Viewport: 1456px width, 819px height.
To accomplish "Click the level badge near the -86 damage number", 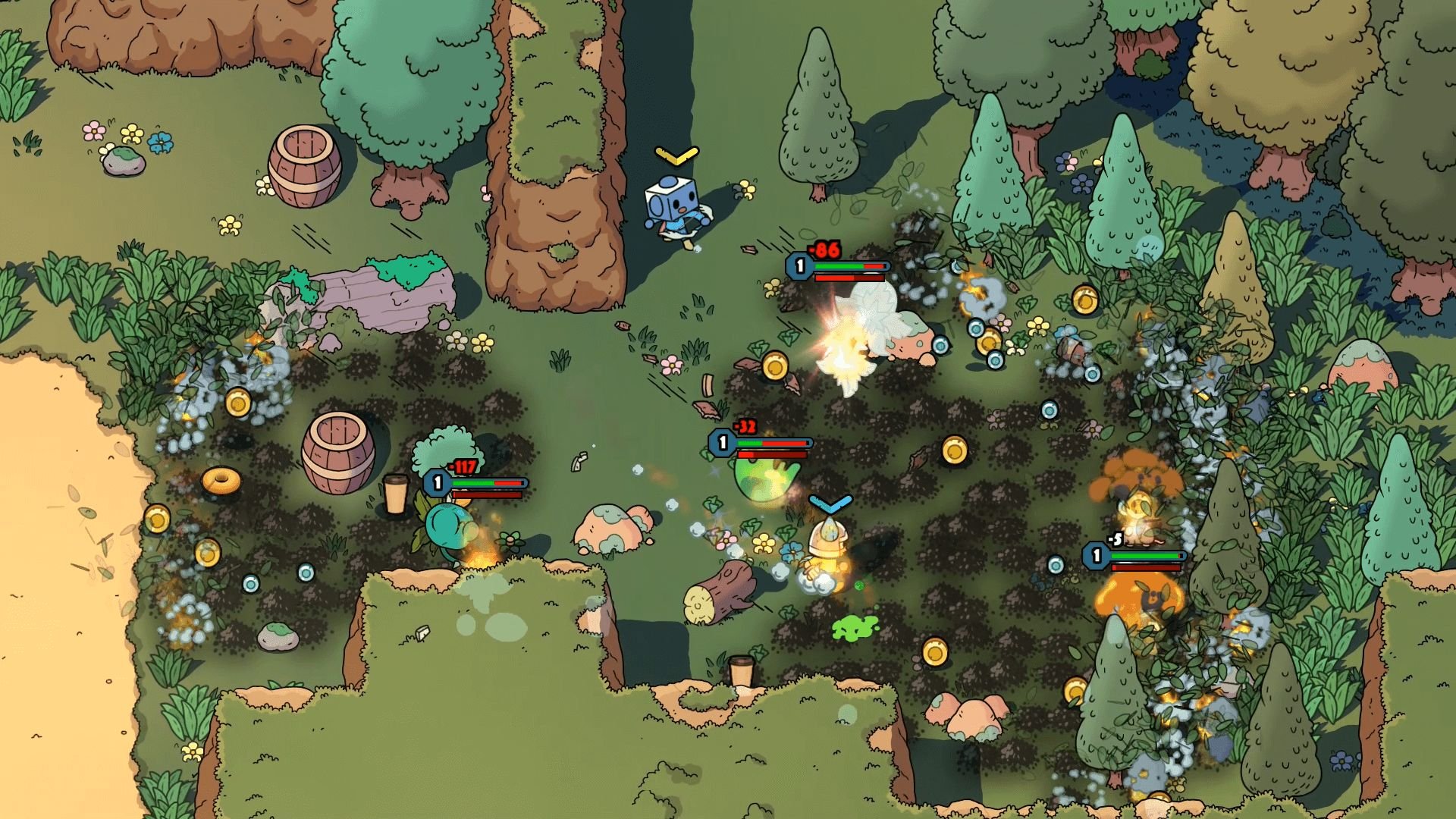I will 799,265.
